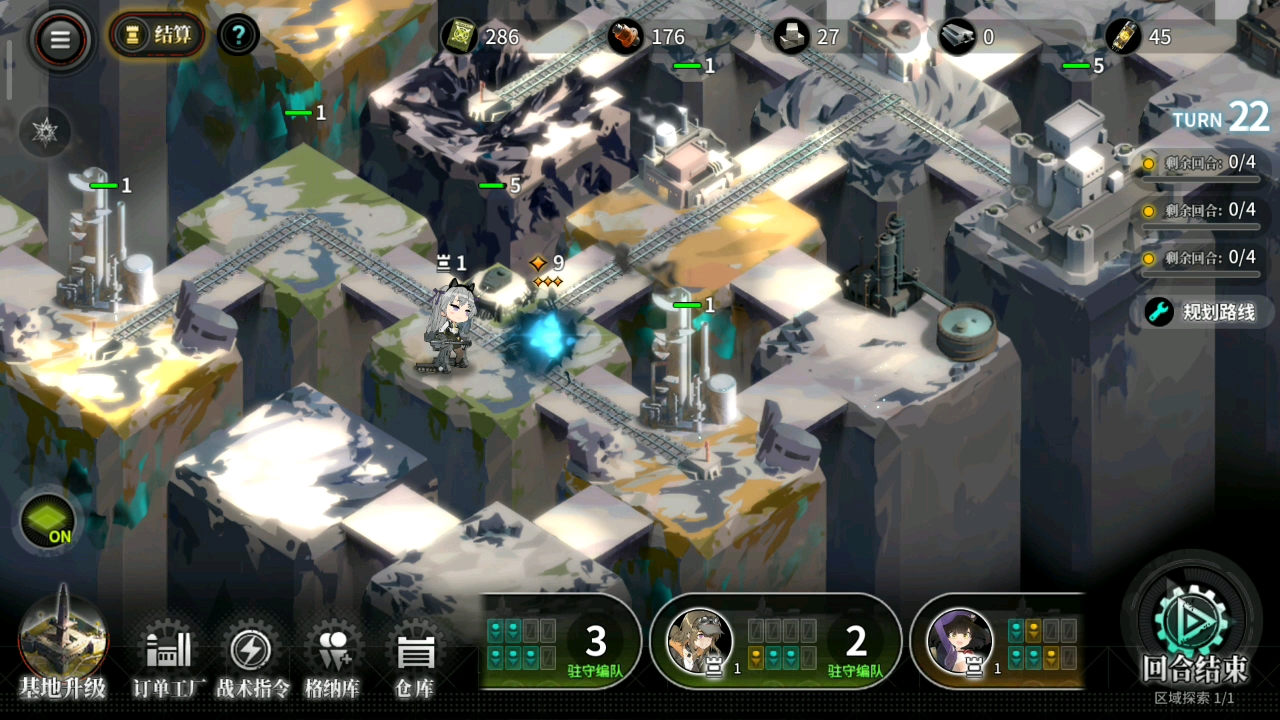Click the 结算 settlement button
This screenshot has width=1280, height=720.
(x=158, y=36)
